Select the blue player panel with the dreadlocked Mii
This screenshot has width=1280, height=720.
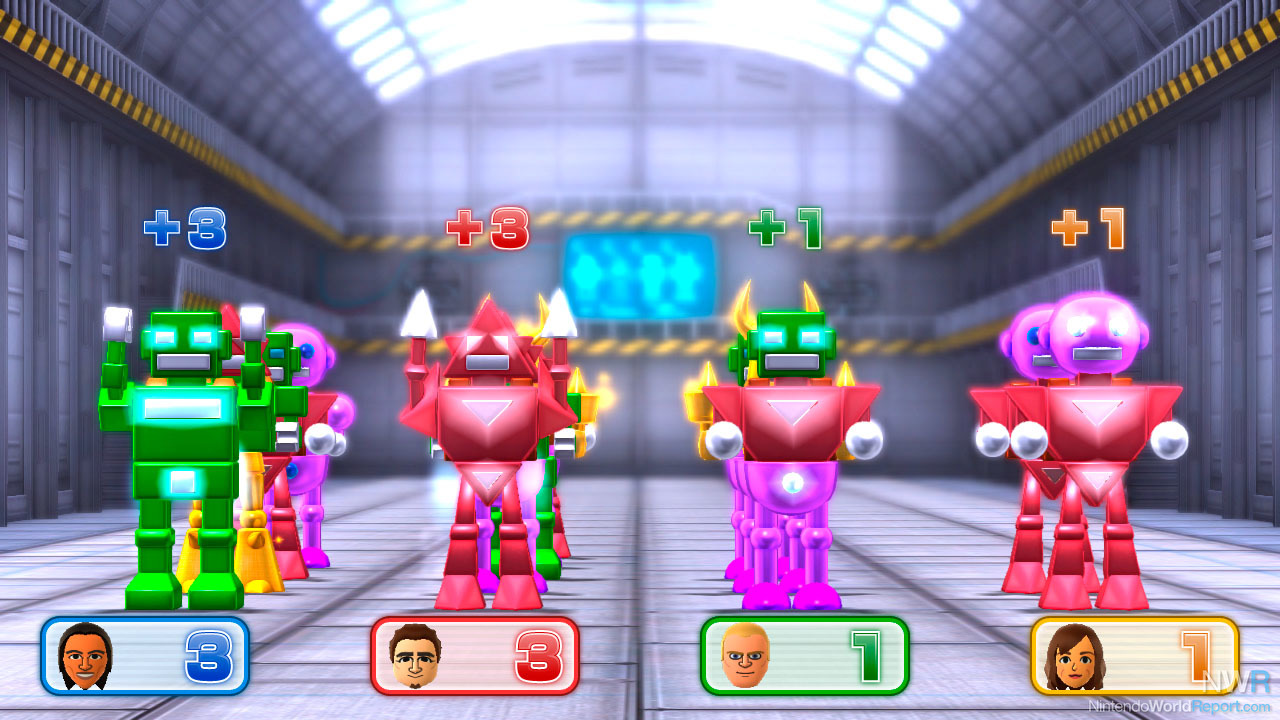[x=144, y=656]
